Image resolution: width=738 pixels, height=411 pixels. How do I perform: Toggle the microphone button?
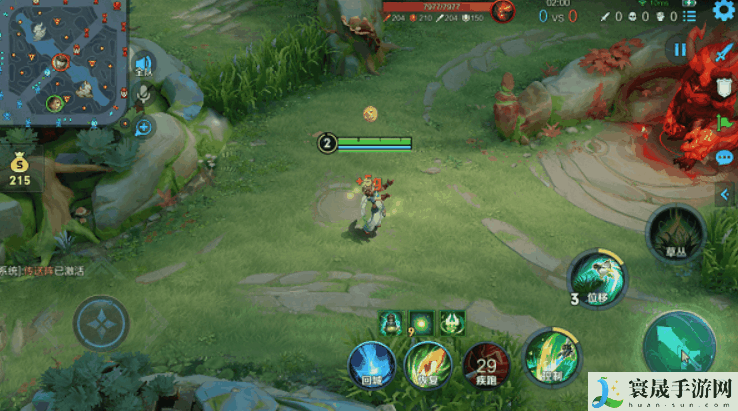(143, 96)
